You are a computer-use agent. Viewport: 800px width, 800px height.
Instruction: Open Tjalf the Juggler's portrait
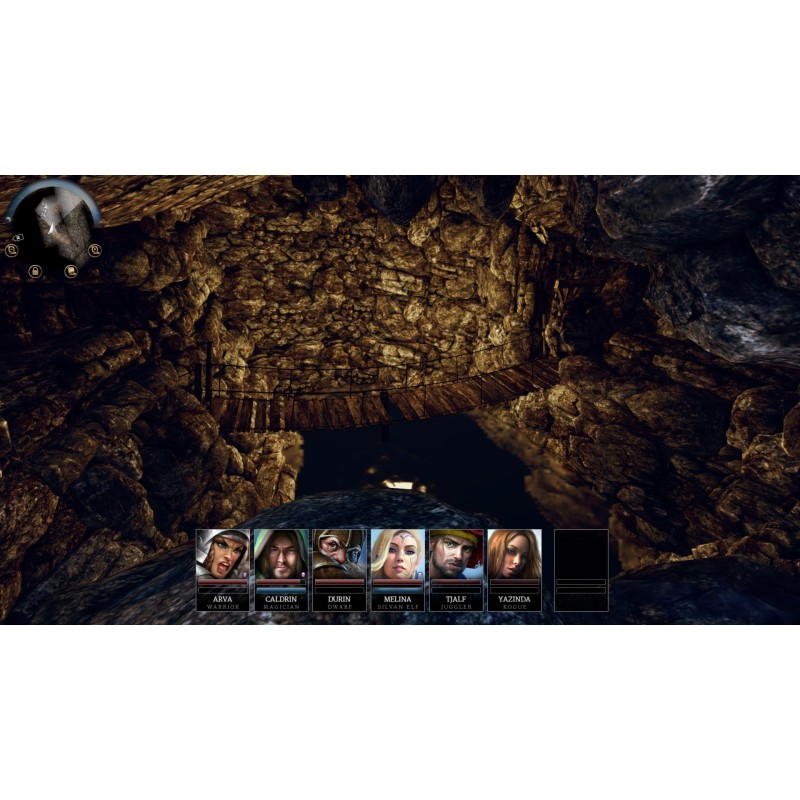(x=456, y=553)
